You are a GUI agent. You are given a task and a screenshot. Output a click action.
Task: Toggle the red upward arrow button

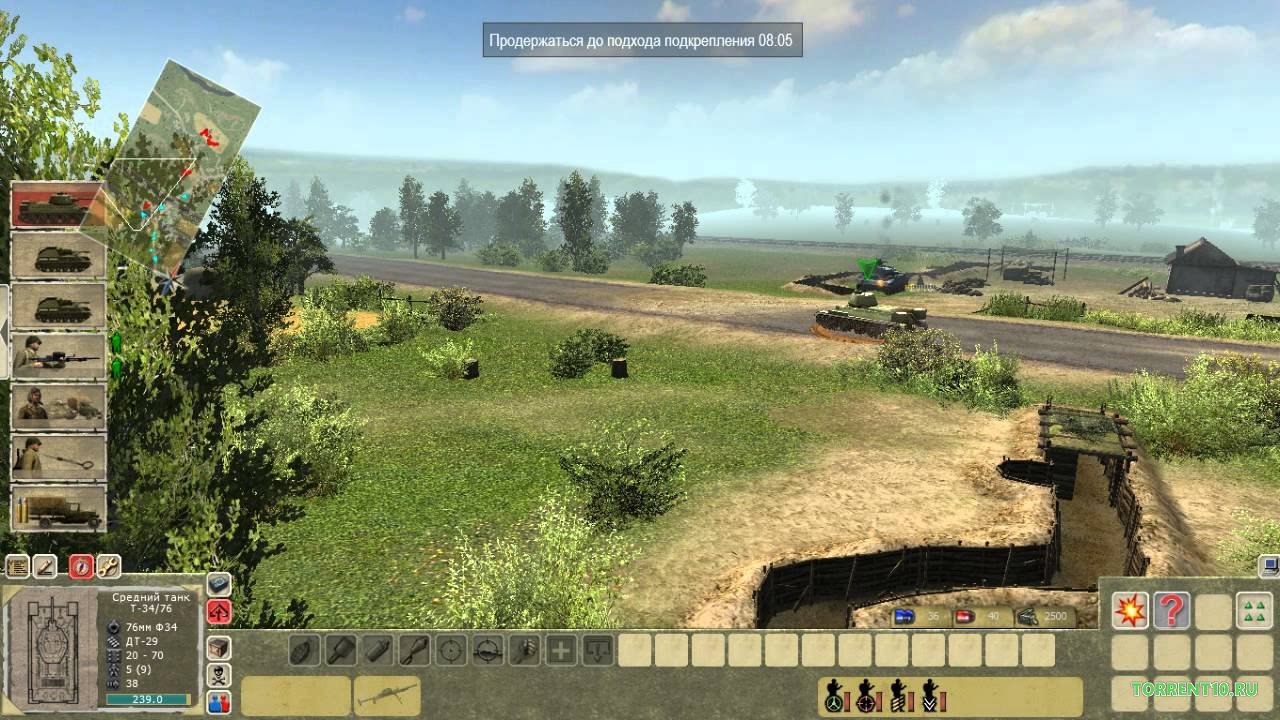pyautogui.click(x=219, y=611)
